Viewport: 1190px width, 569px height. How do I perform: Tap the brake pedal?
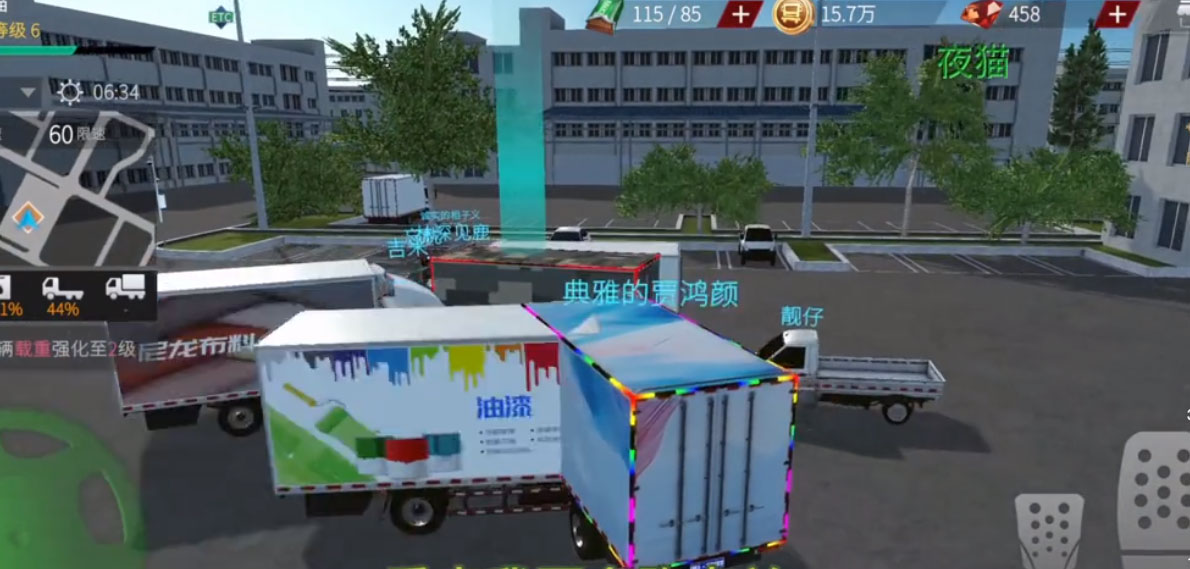click(1048, 530)
